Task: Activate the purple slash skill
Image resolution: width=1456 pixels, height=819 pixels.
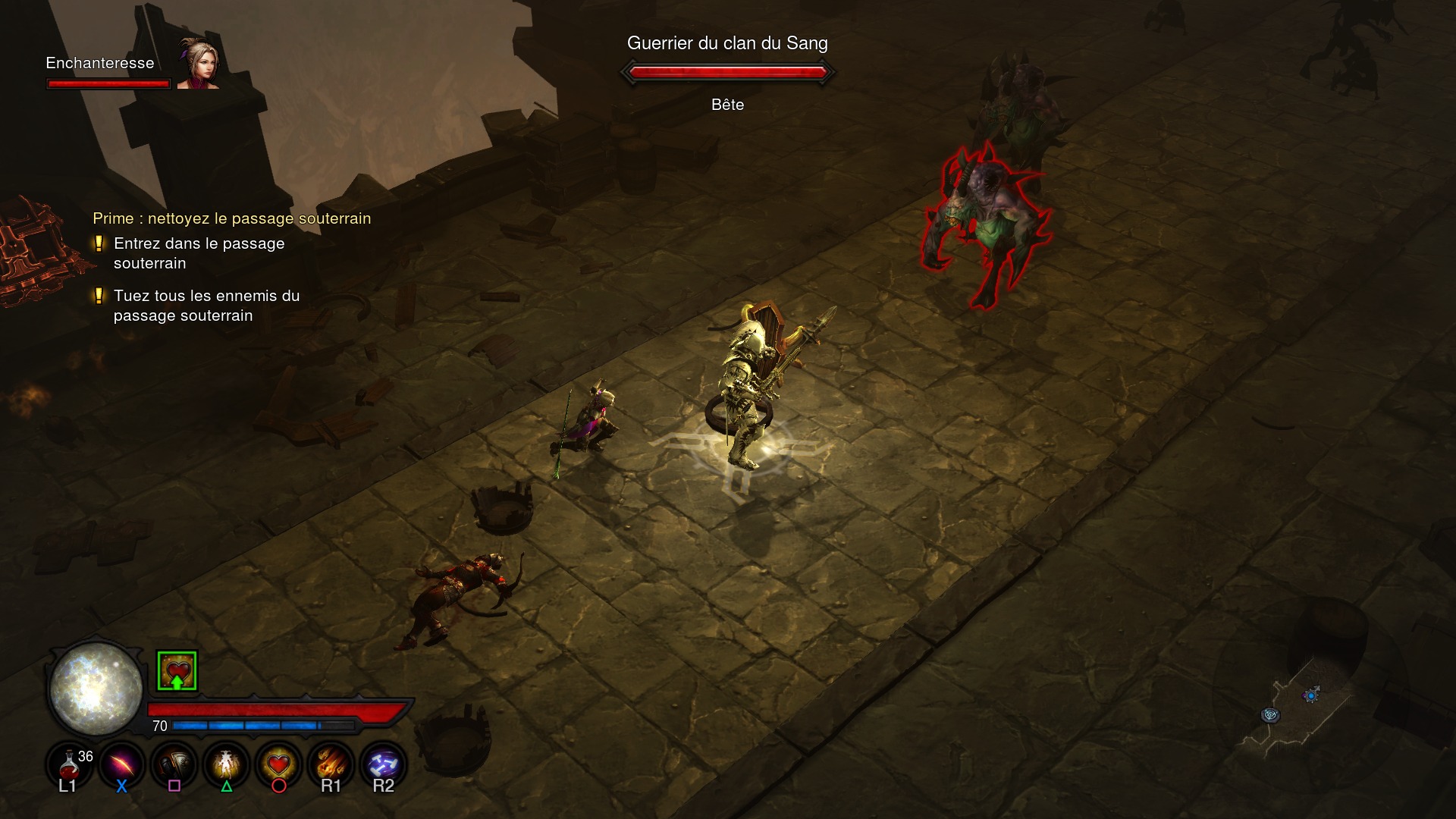Action: coord(121,762)
